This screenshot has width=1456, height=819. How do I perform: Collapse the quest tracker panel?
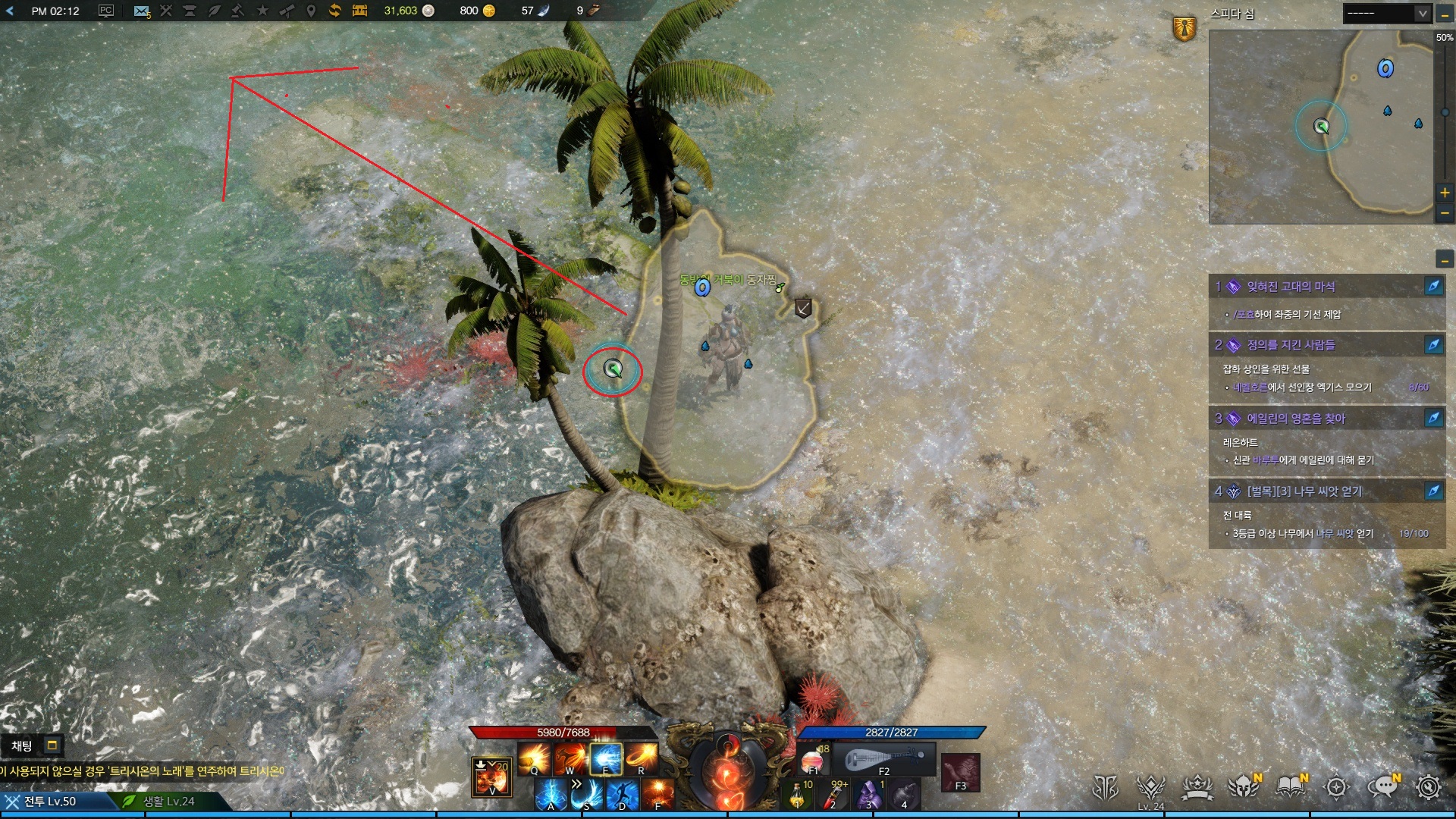tap(1445, 261)
